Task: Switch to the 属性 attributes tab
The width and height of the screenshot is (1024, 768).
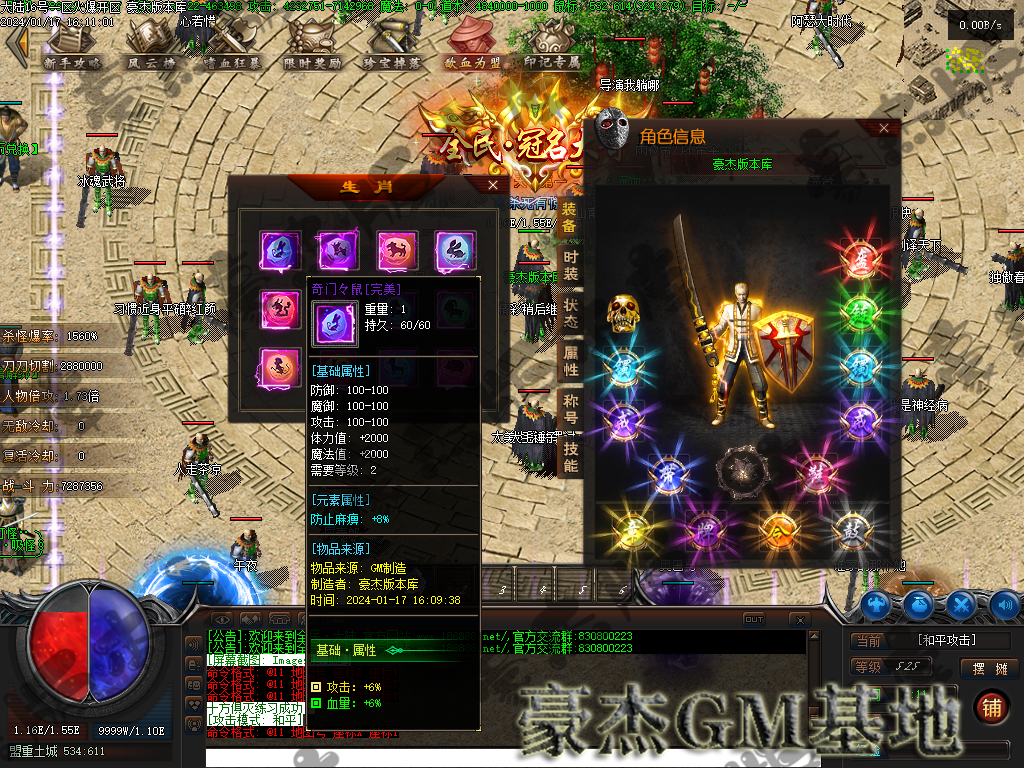Action: [570, 361]
